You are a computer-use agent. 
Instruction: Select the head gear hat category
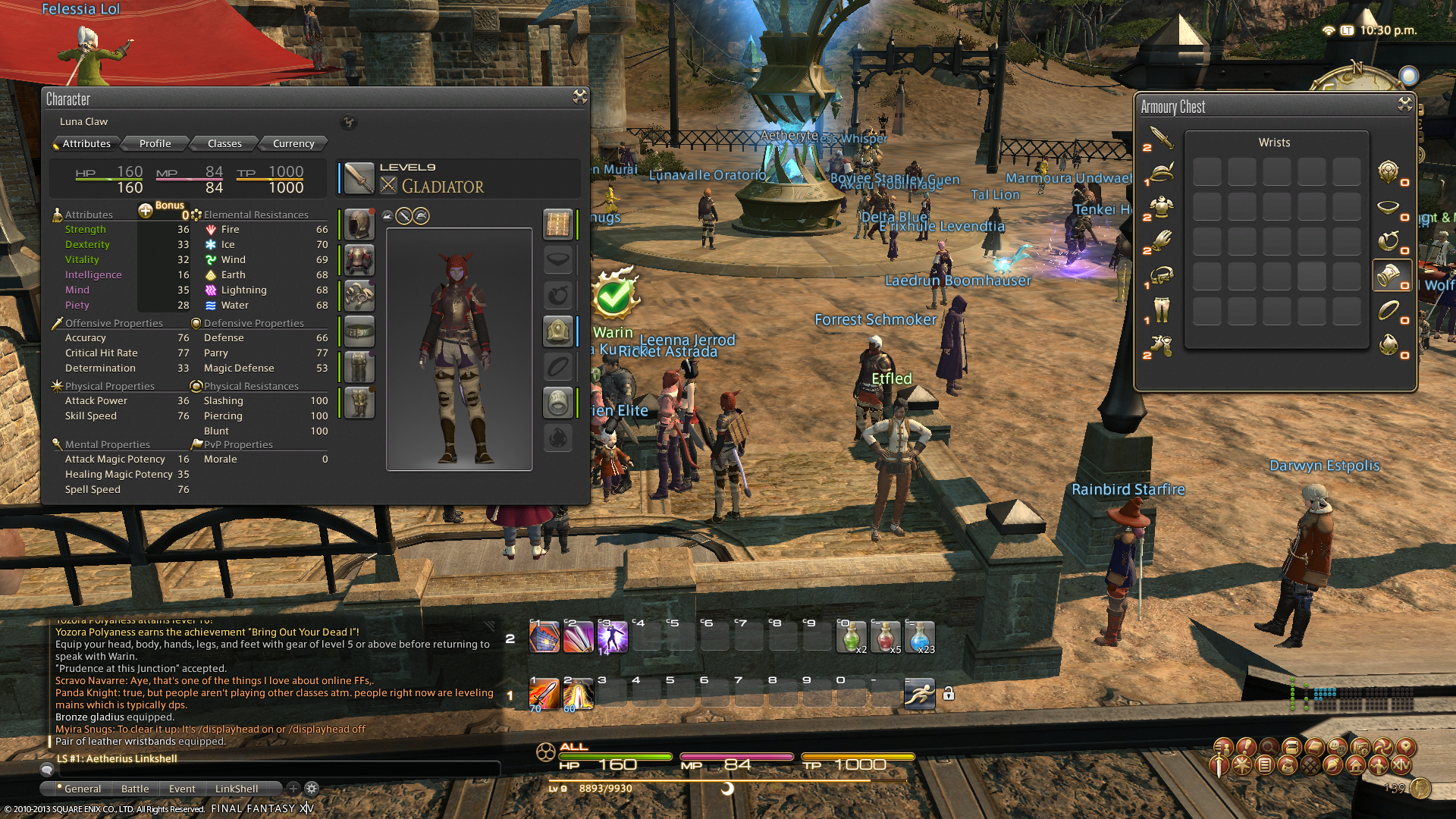click(x=1160, y=172)
